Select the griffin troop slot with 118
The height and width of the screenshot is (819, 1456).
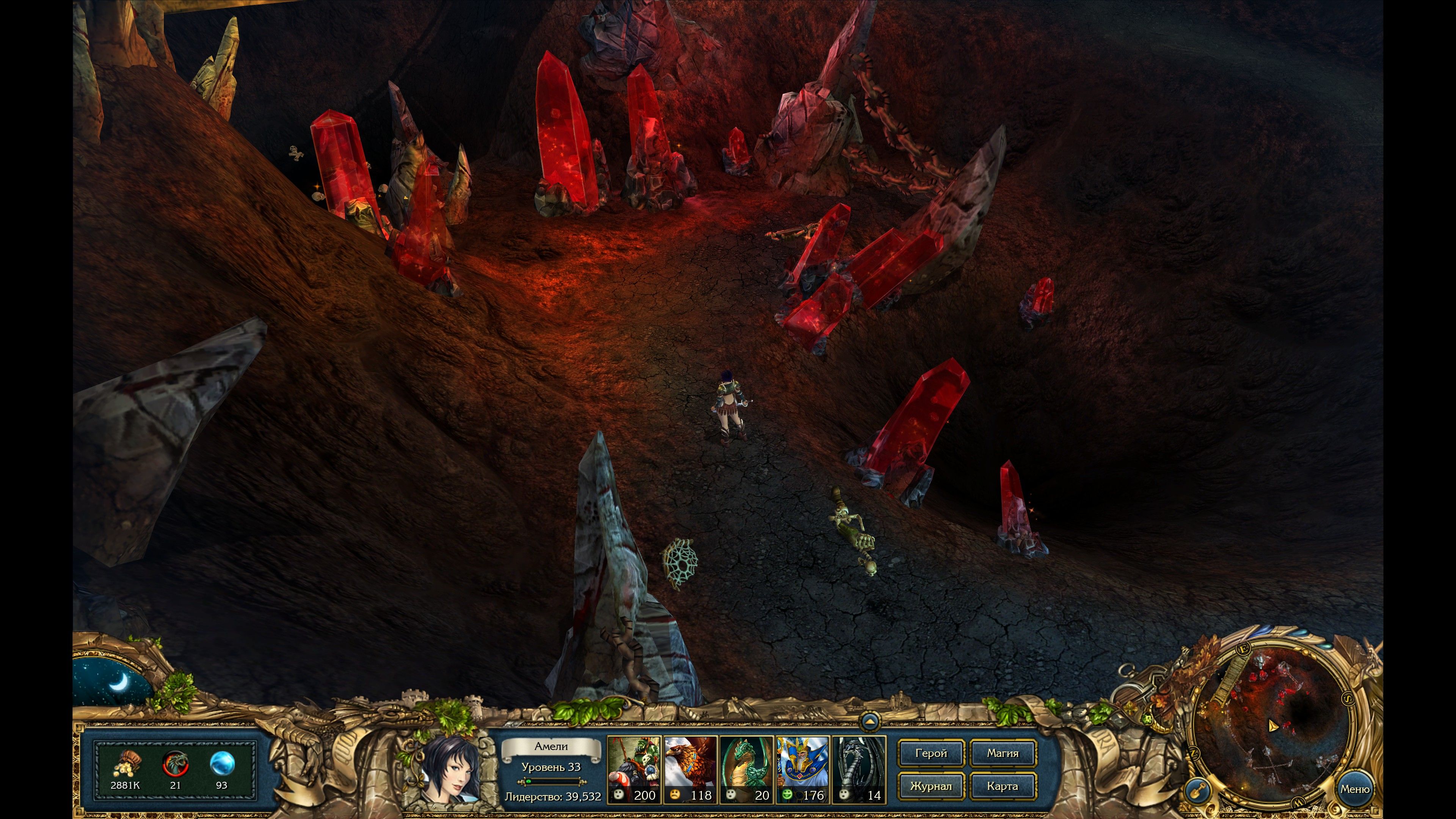[x=690, y=769]
